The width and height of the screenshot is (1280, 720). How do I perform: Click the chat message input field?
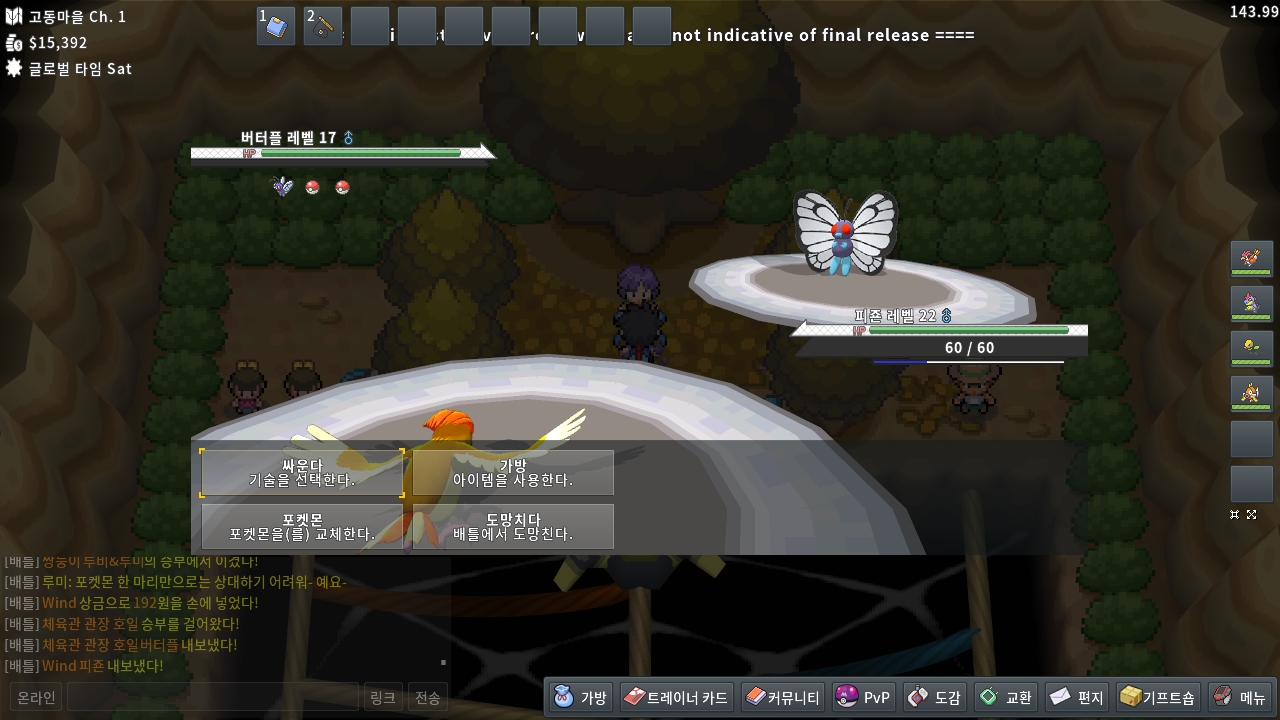(212, 697)
